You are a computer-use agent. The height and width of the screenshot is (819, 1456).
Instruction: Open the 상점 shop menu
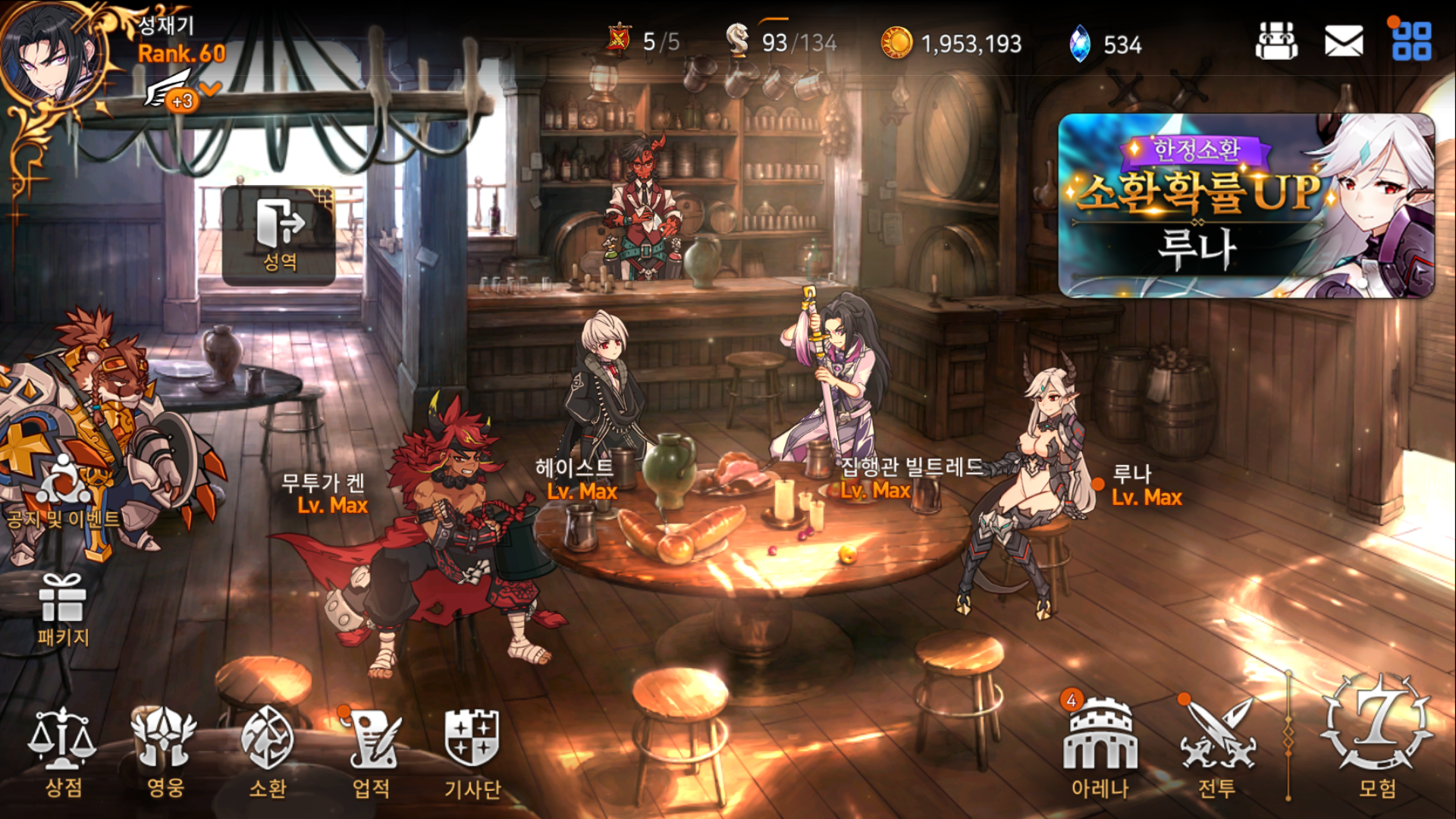62,751
